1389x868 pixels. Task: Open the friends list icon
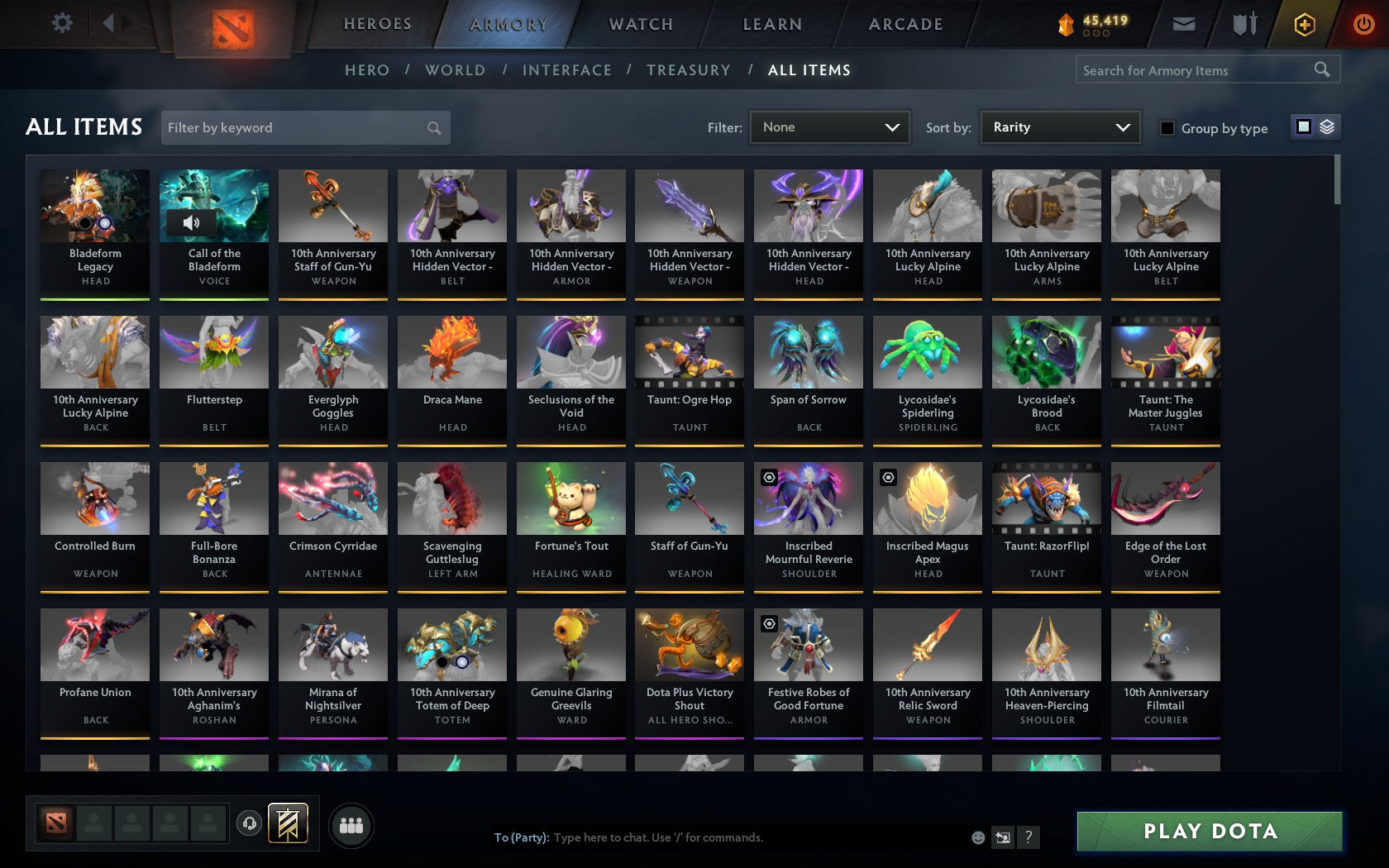352,823
